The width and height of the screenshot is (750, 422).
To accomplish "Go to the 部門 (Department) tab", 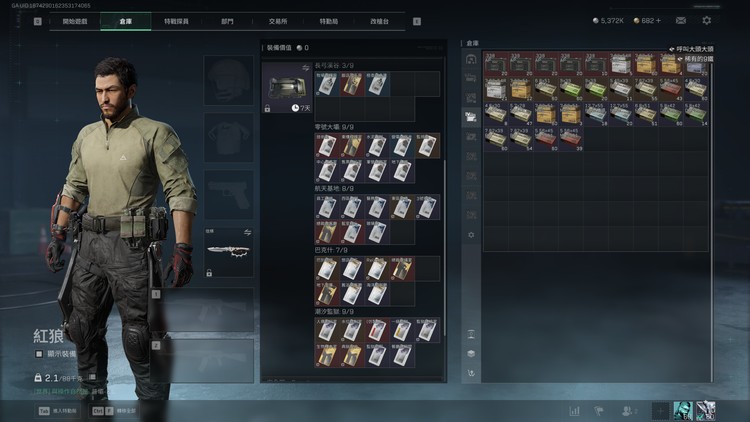I will 227,20.
